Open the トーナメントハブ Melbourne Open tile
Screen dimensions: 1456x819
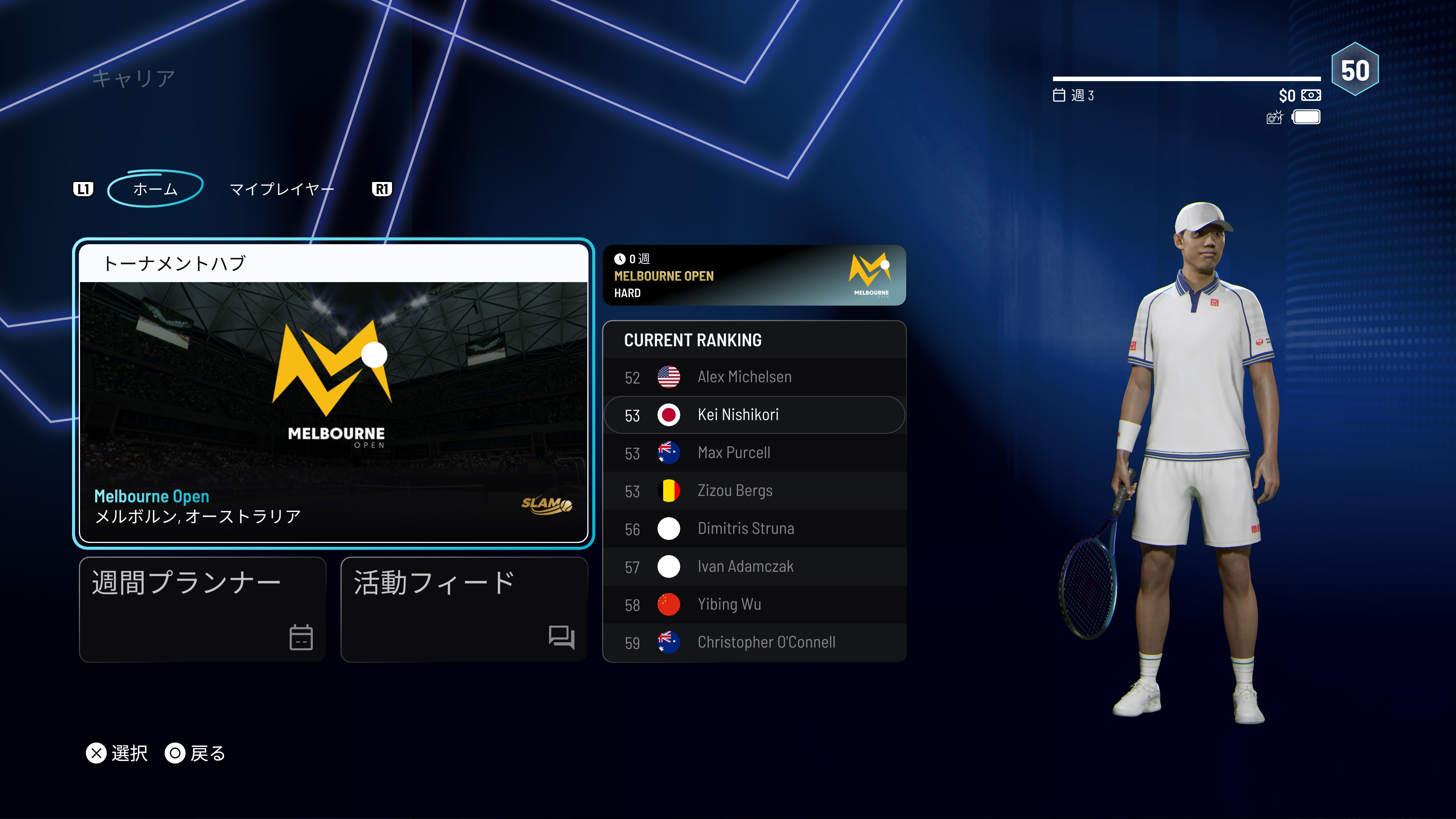point(334,394)
